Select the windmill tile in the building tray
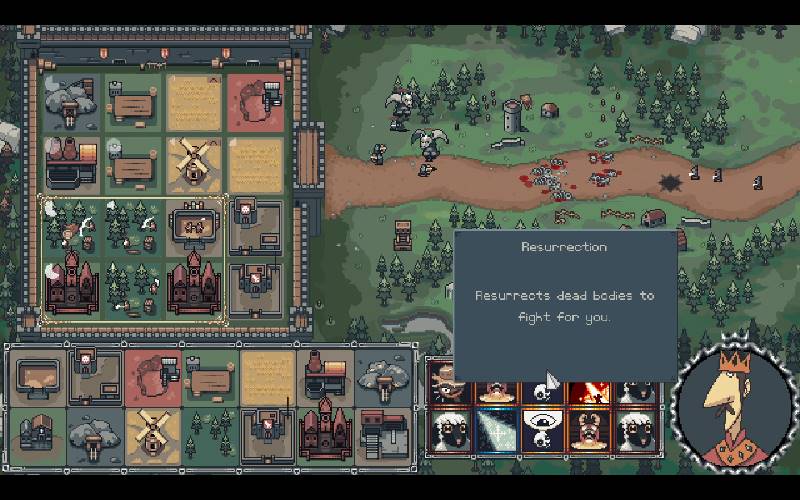The height and width of the screenshot is (500, 800). (x=153, y=433)
